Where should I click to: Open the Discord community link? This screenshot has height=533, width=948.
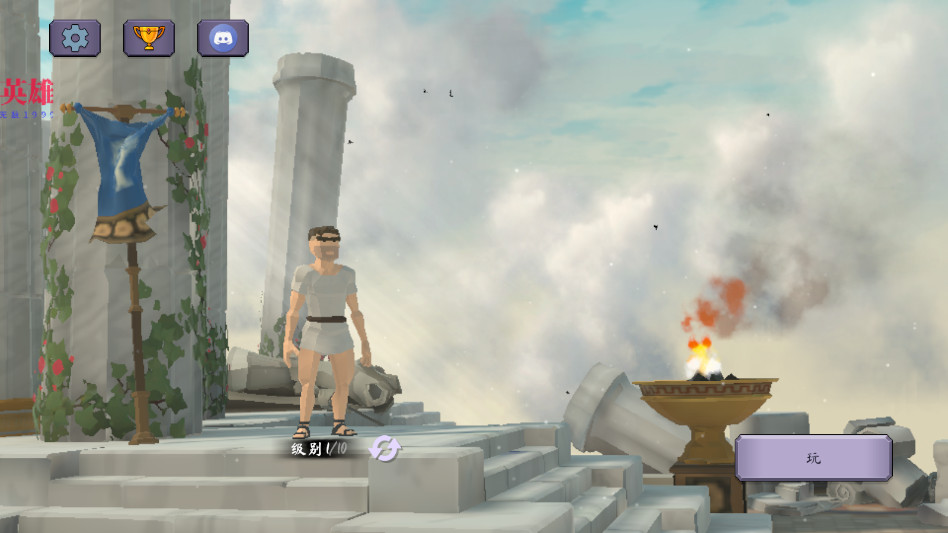tap(223, 38)
